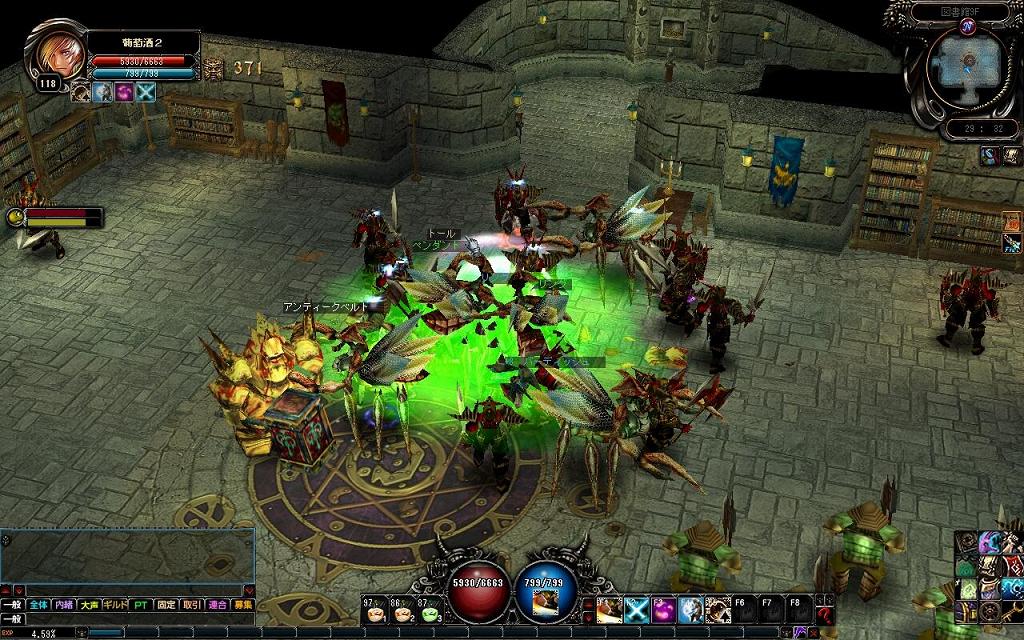
Task: Open the ギルド guild chat tab
Action: pyautogui.click(x=116, y=605)
